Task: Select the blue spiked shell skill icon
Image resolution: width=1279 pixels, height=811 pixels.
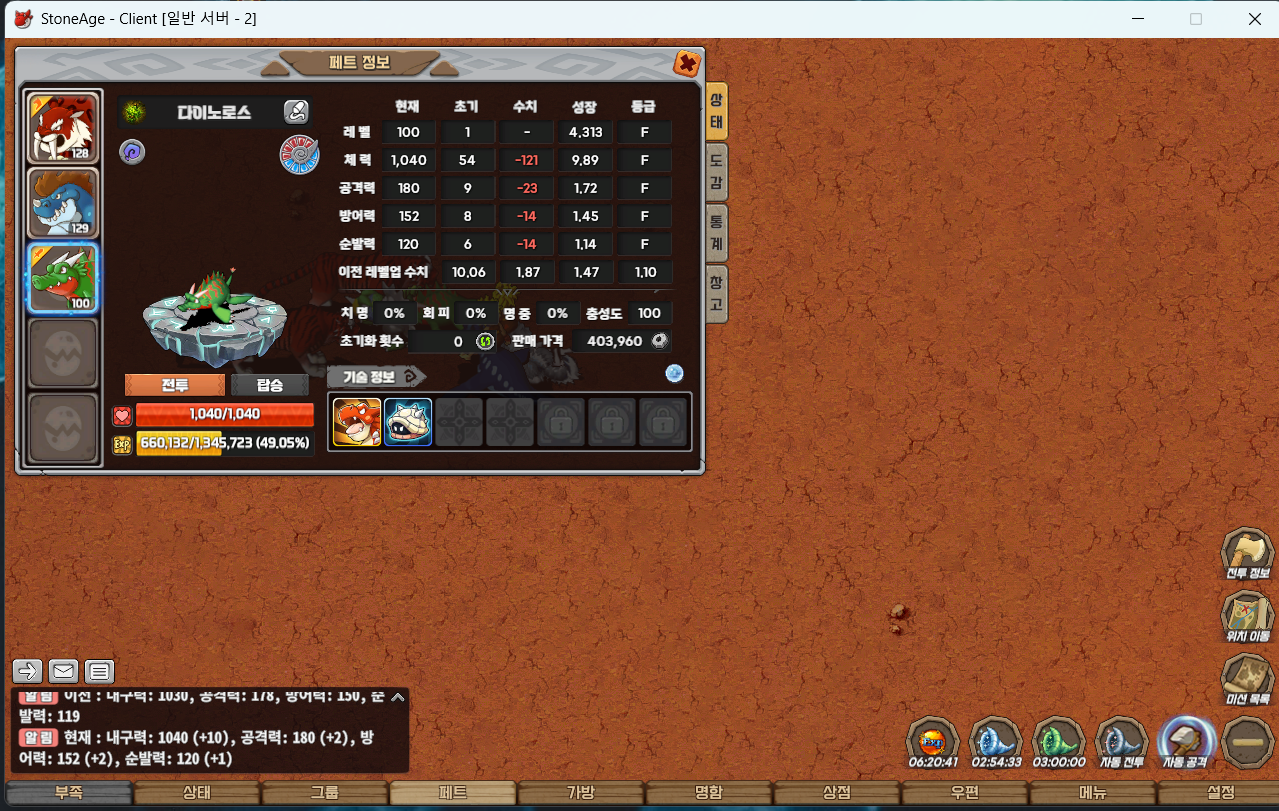Action: 408,422
